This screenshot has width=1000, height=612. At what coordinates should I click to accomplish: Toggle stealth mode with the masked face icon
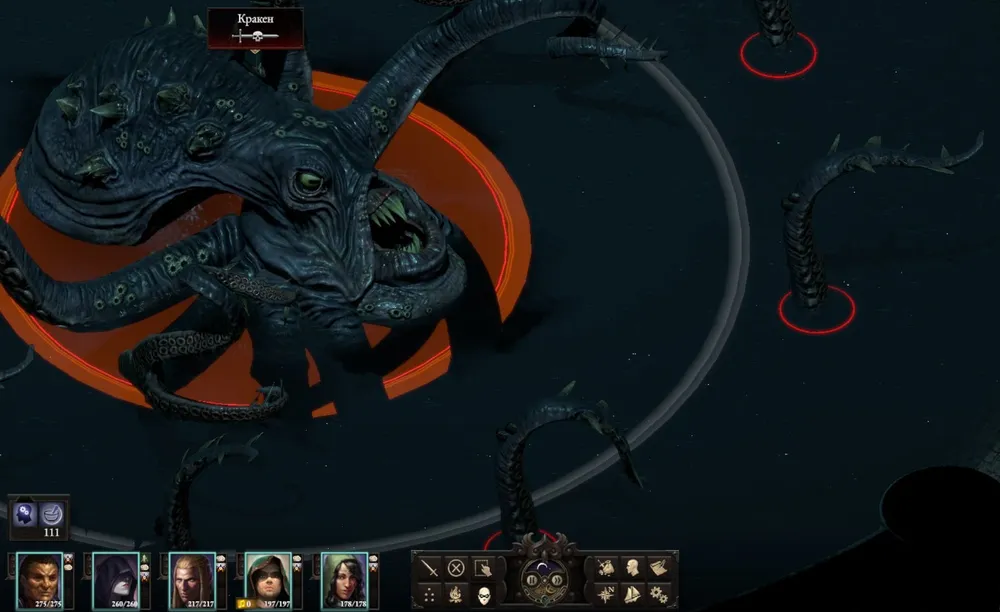point(483,594)
